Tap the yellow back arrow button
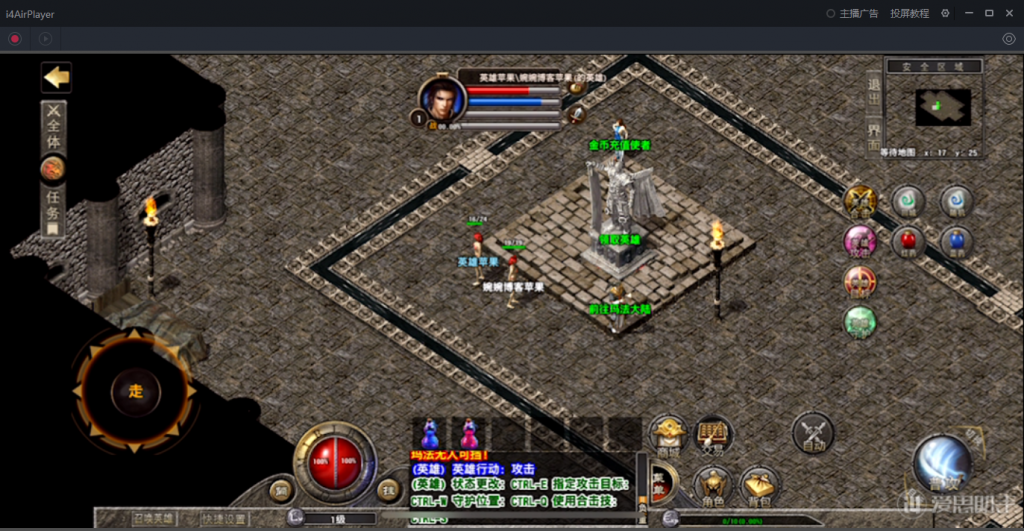Screen dimensions: 1024x531 [56, 77]
